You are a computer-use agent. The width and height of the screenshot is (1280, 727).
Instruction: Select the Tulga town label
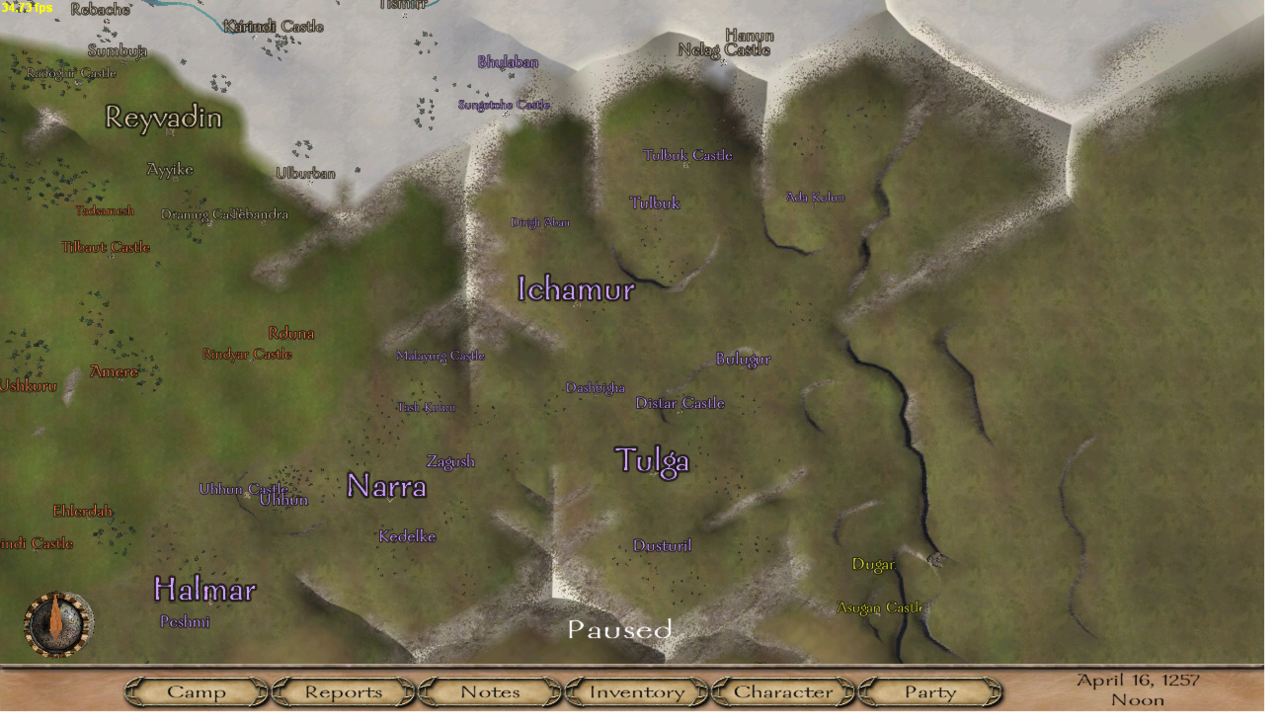click(x=652, y=461)
